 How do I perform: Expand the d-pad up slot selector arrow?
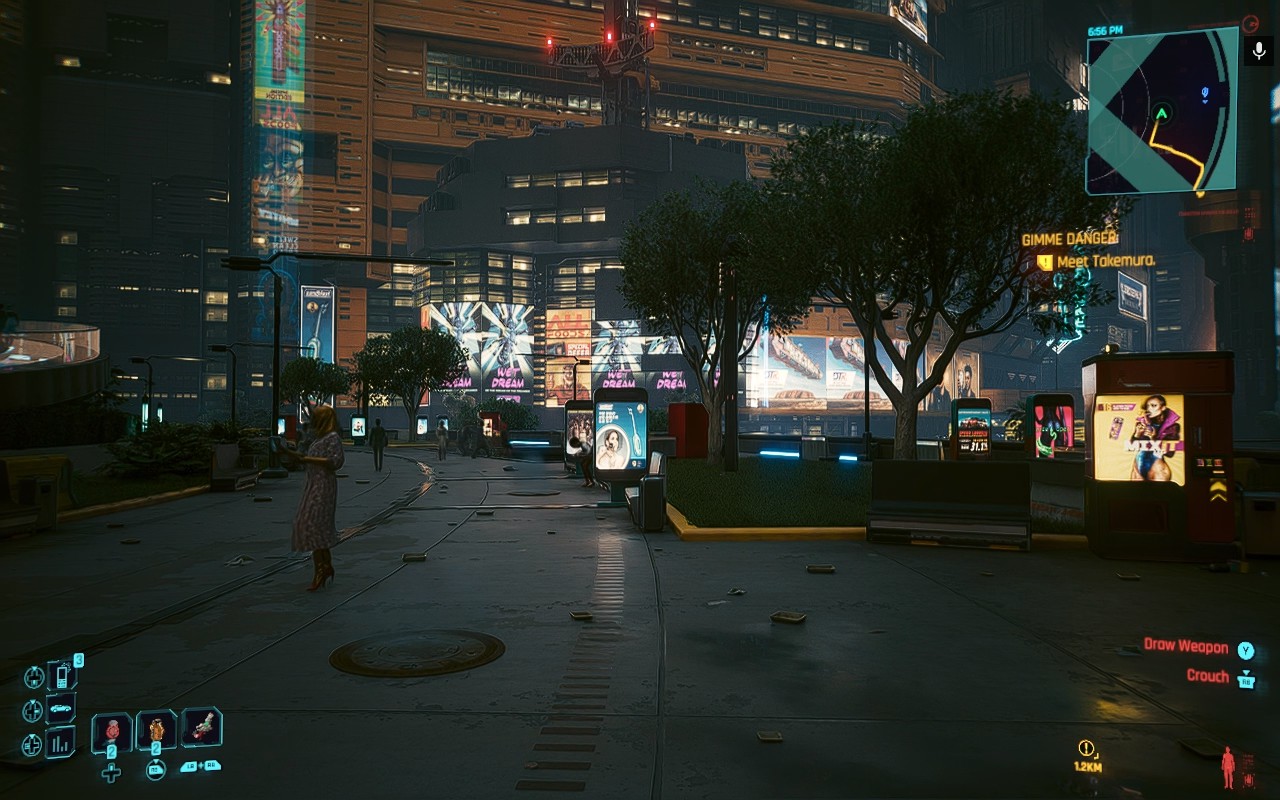pos(35,677)
